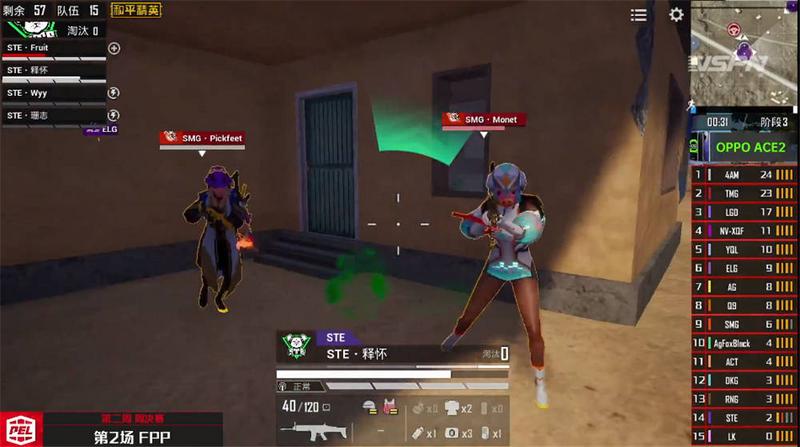This screenshot has height=447, width=800.
Task: Select the assault rifle weapon slot
Action: point(313,430)
